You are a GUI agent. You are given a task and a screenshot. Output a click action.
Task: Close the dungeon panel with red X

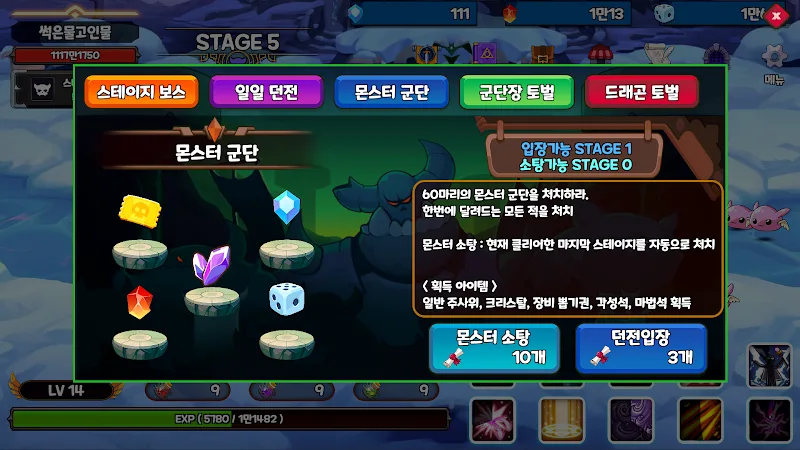coord(777,15)
